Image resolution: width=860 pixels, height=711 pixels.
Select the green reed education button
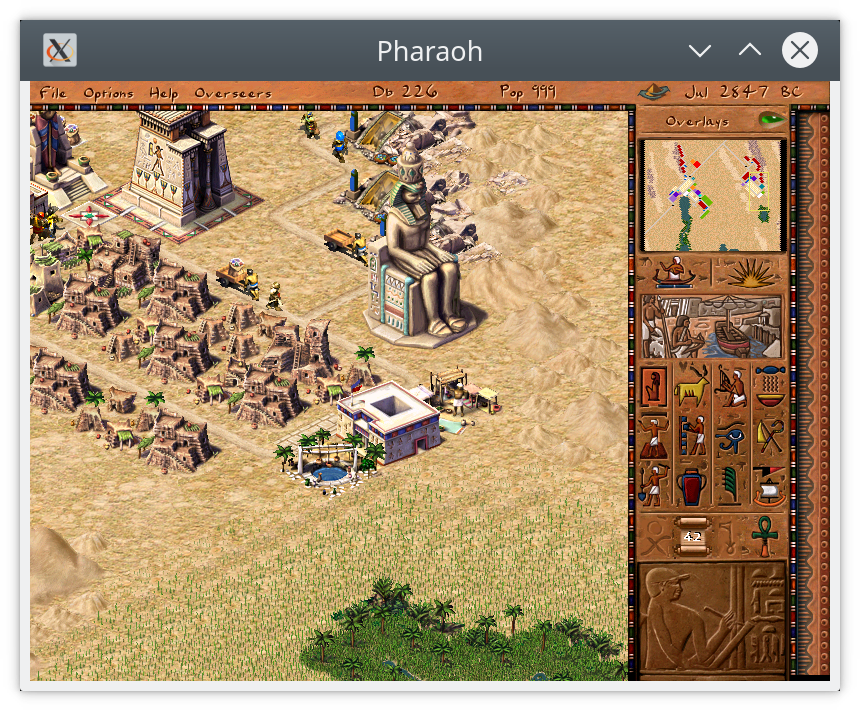coord(731,487)
